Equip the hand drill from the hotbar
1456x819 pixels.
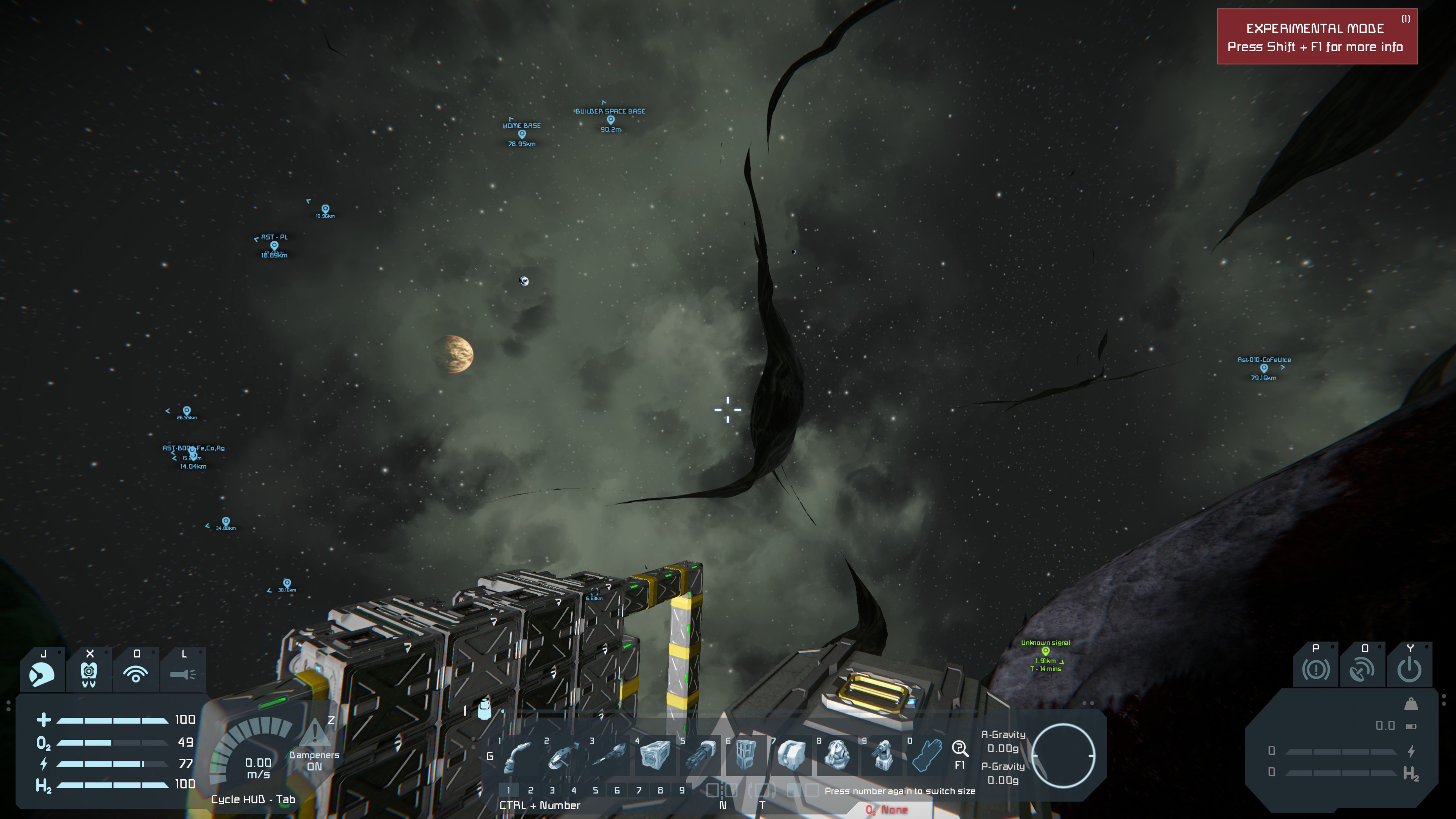609,756
